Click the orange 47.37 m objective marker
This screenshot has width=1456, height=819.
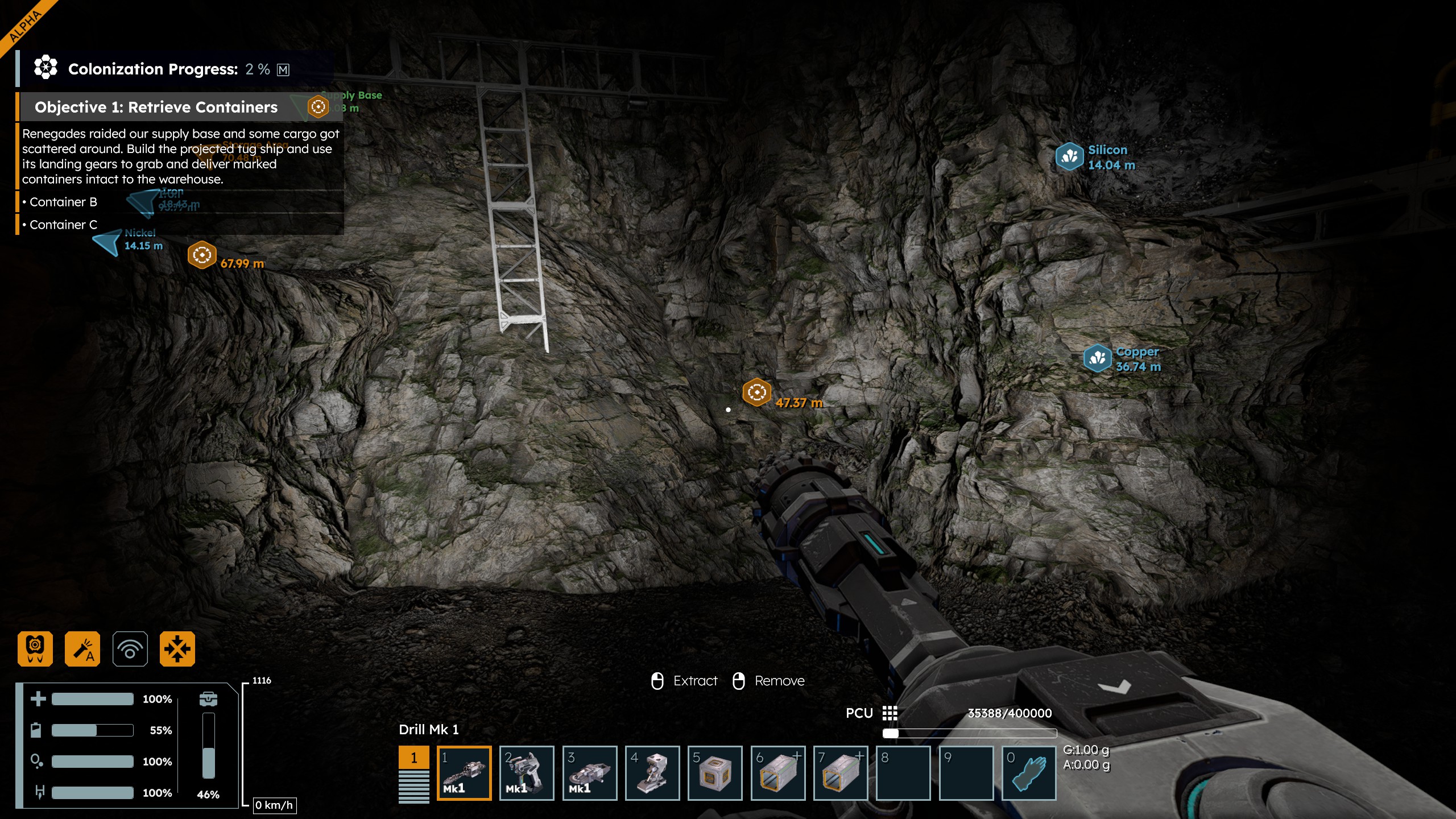point(756,392)
